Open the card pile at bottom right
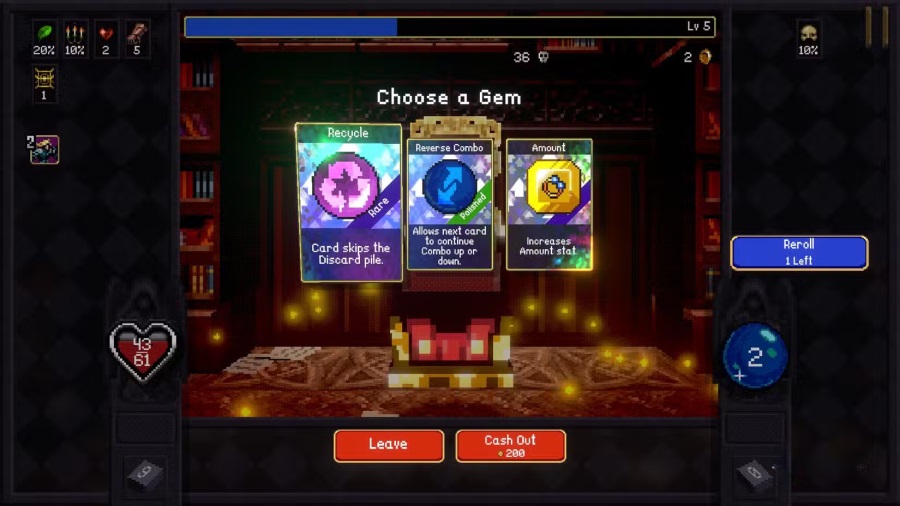 [x=754, y=474]
